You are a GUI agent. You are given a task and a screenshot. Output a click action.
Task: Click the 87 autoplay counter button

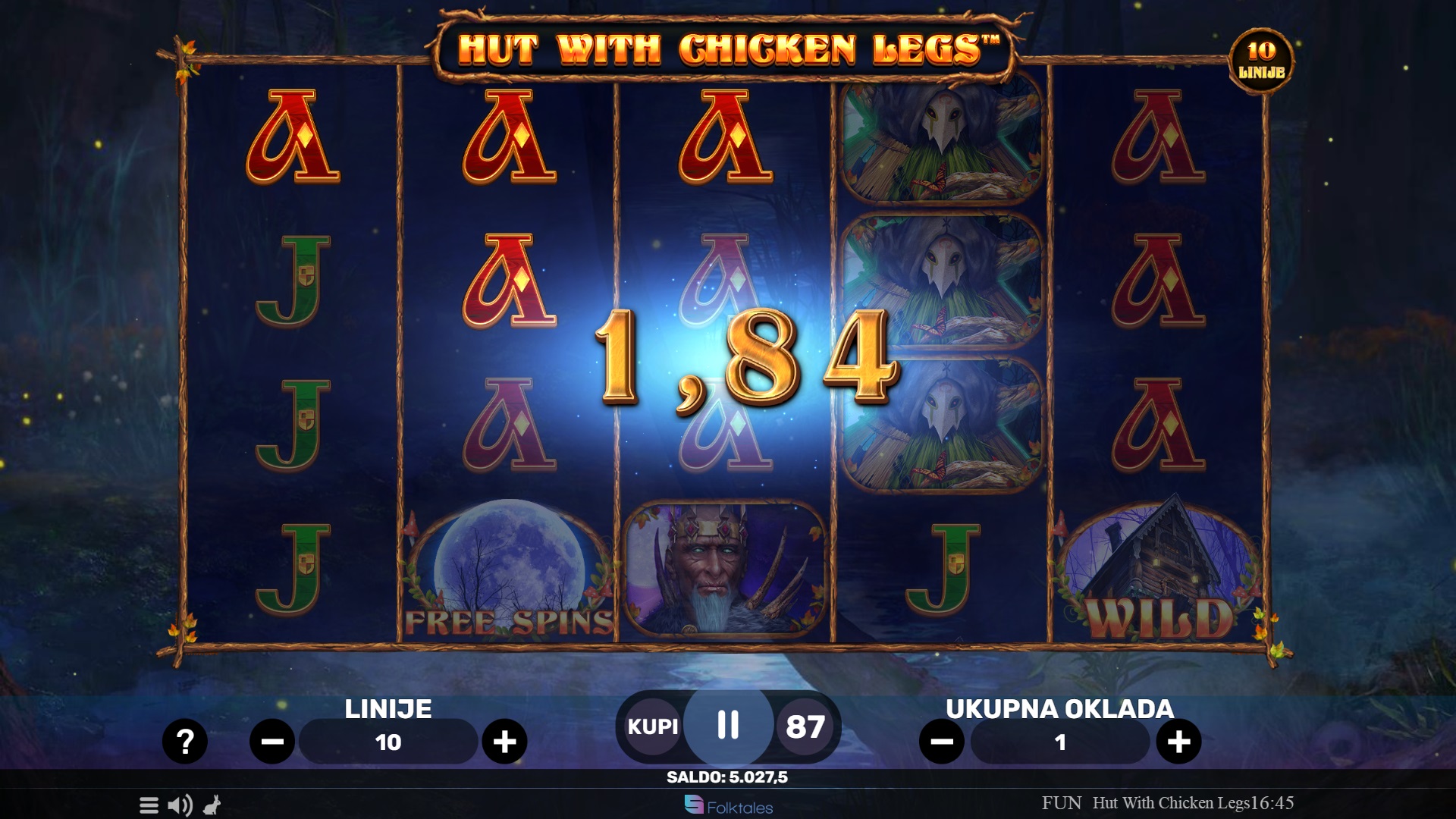805,726
